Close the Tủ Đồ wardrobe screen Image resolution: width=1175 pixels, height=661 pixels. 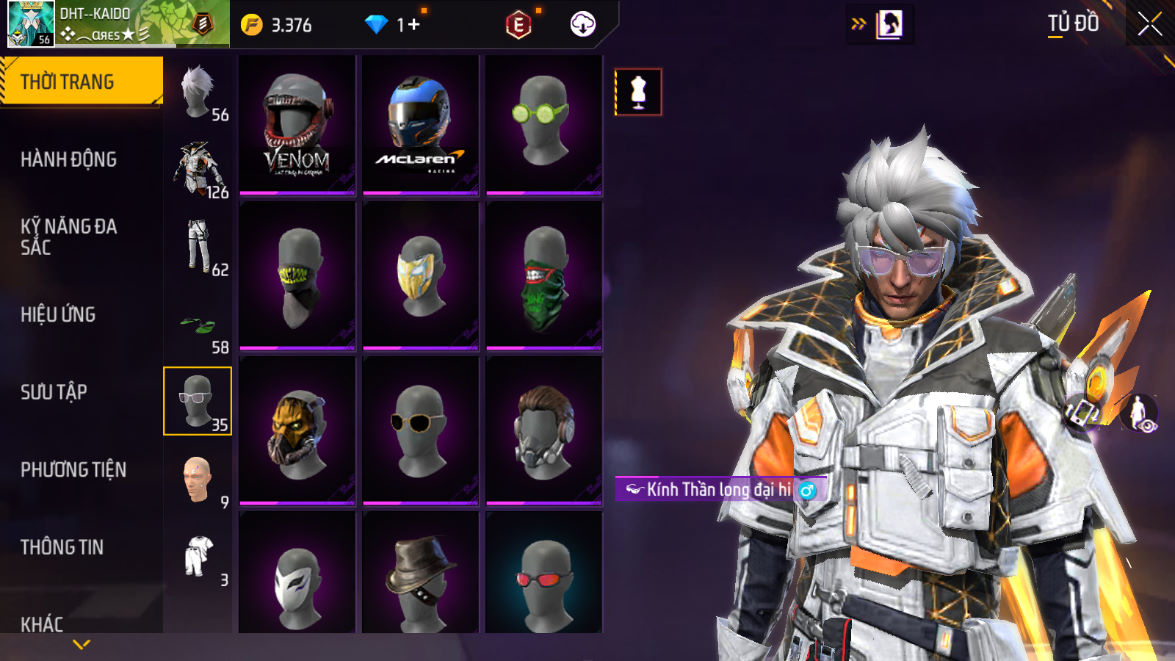tap(1148, 24)
